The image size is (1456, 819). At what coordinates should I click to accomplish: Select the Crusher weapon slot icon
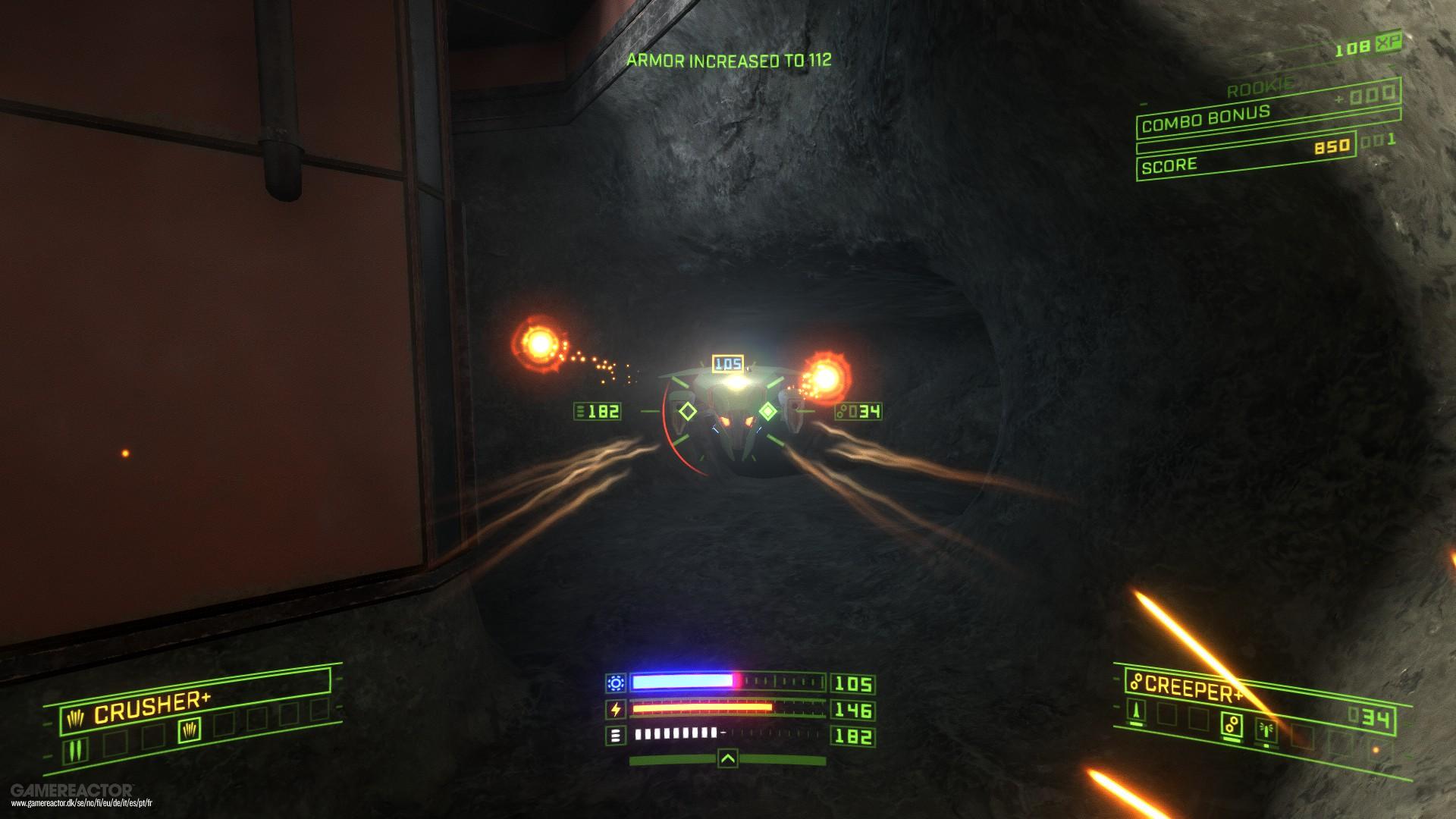coord(75,717)
